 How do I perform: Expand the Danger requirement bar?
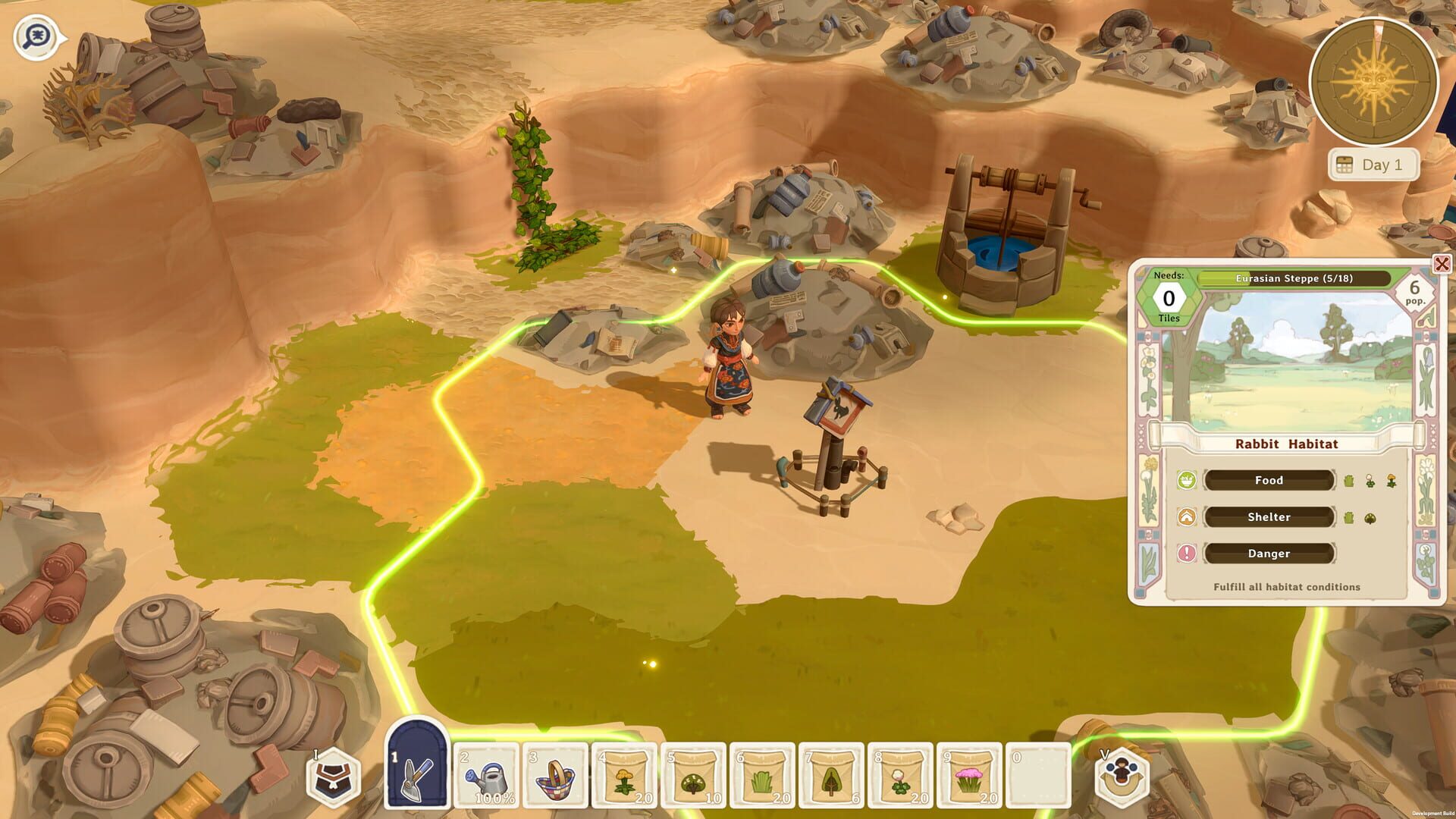tap(1269, 554)
